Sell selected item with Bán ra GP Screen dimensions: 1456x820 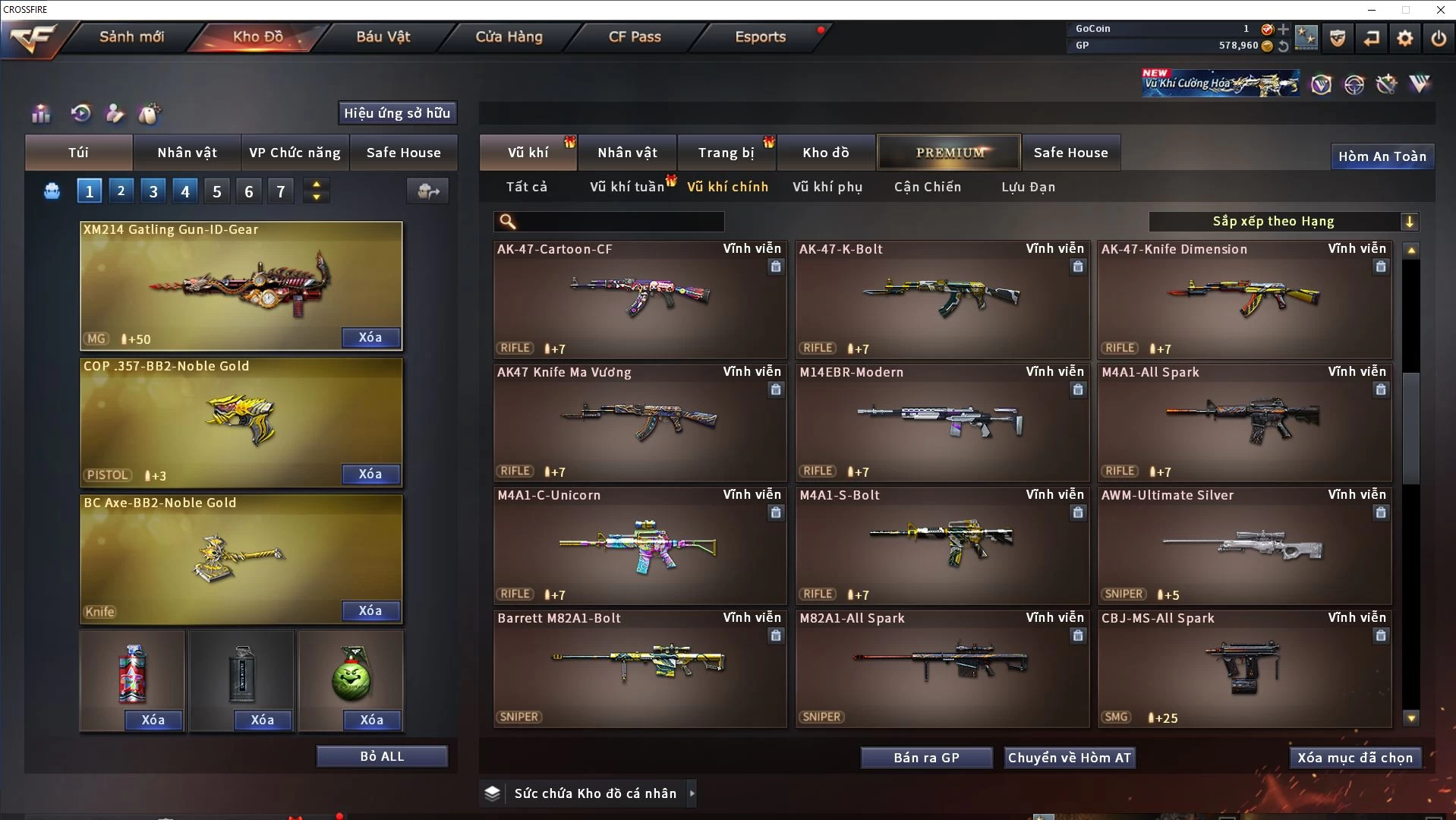click(926, 758)
